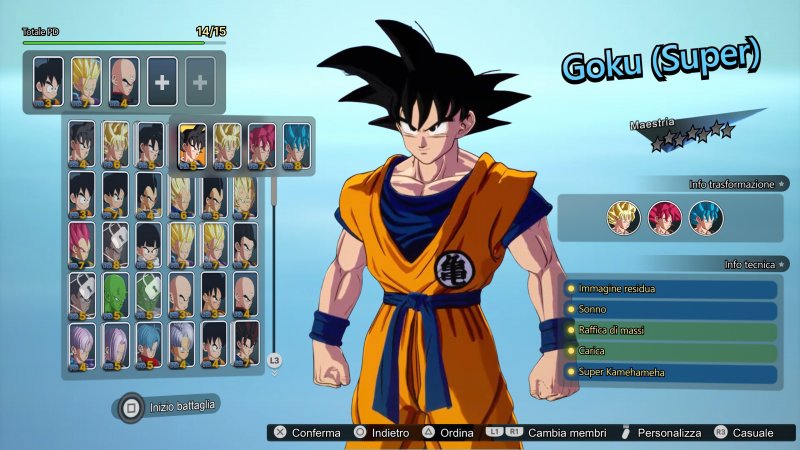Click the Super Saiyan transformation icon
The height and width of the screenshot is (450, 800).
[624, 217]
